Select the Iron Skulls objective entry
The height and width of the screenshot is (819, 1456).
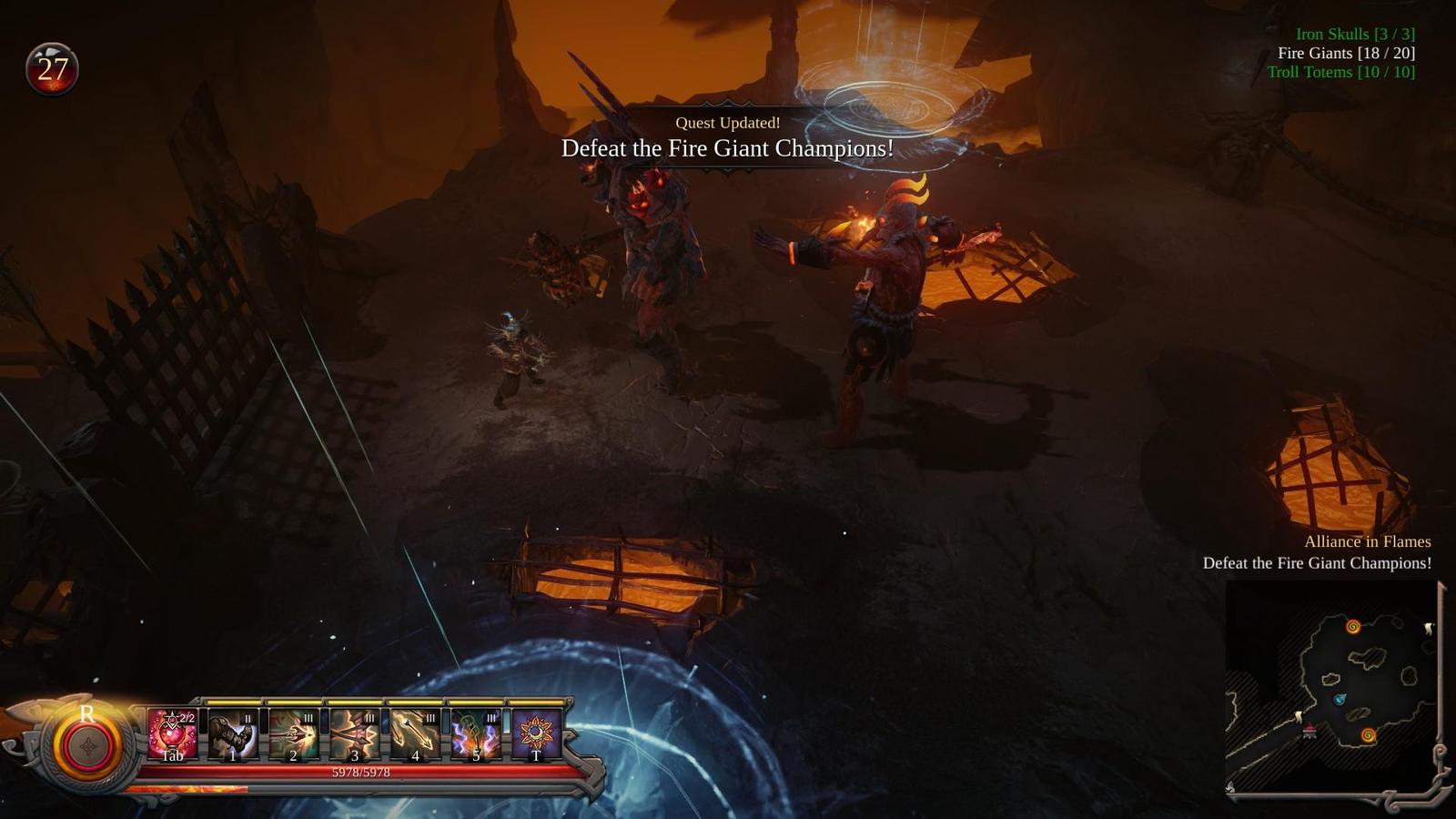tap(1355, 34)
